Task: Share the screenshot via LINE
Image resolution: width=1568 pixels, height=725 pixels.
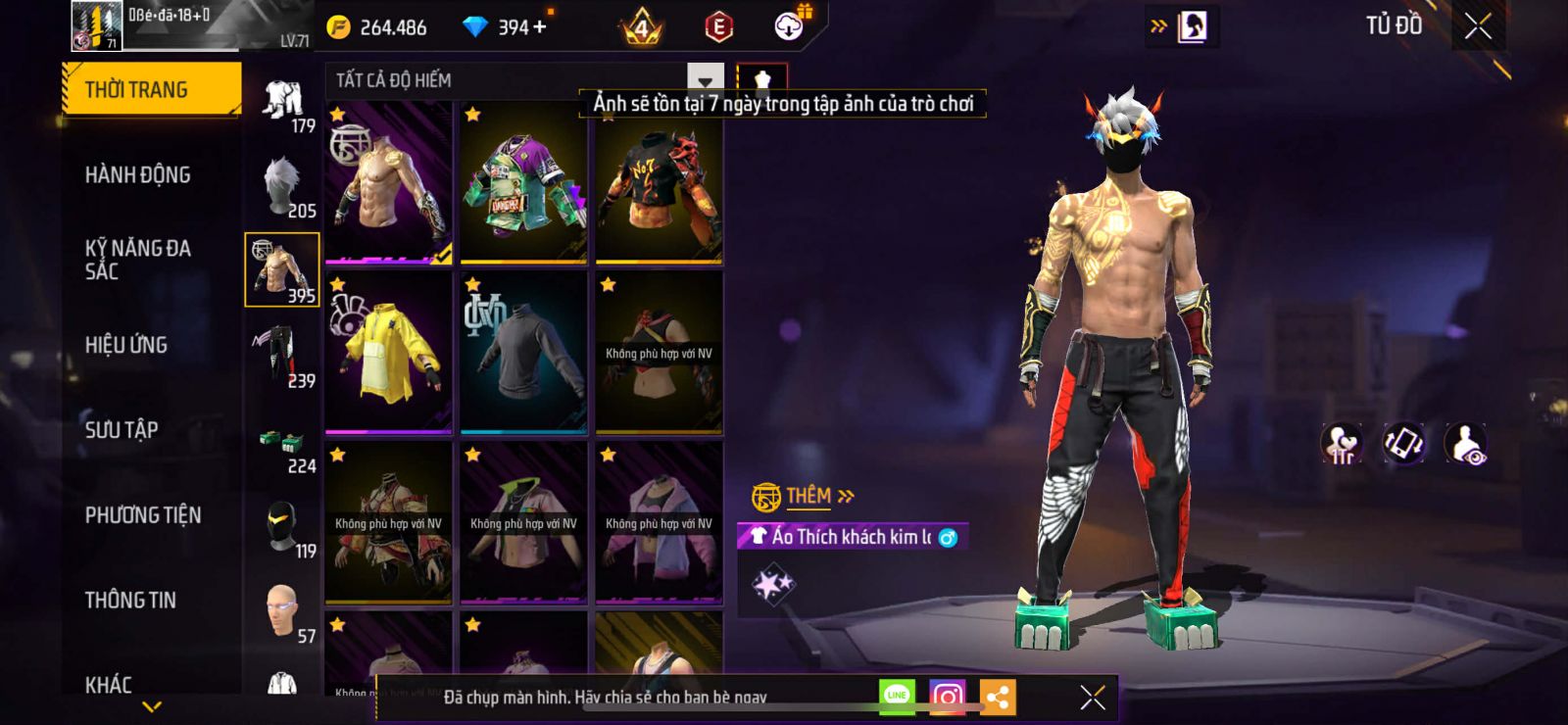Action: [897, 697]
